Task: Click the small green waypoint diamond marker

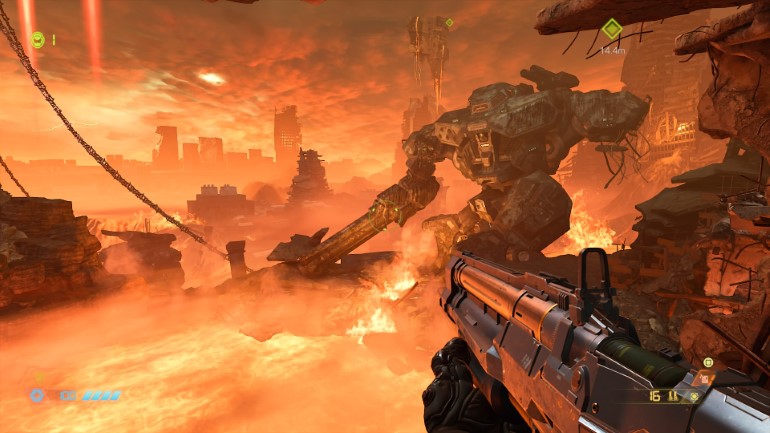Action: (x=449, y=22)
